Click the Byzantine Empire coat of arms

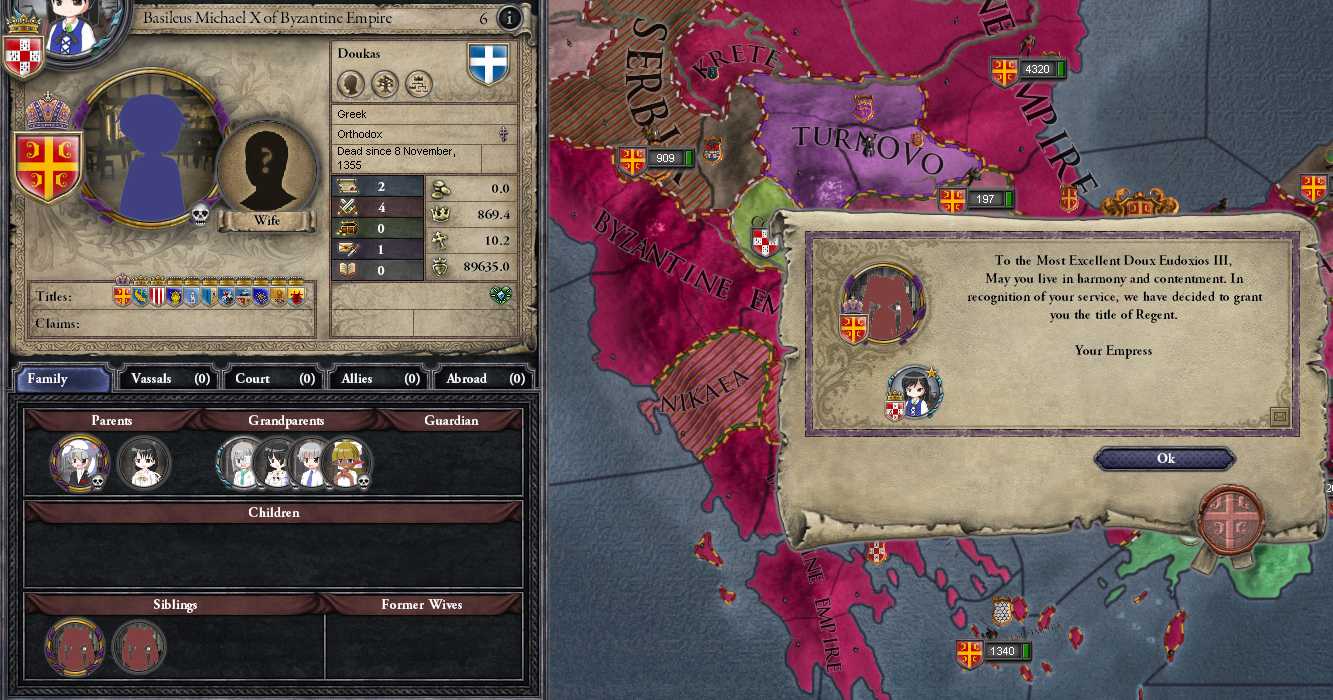[x=47, y=165]
